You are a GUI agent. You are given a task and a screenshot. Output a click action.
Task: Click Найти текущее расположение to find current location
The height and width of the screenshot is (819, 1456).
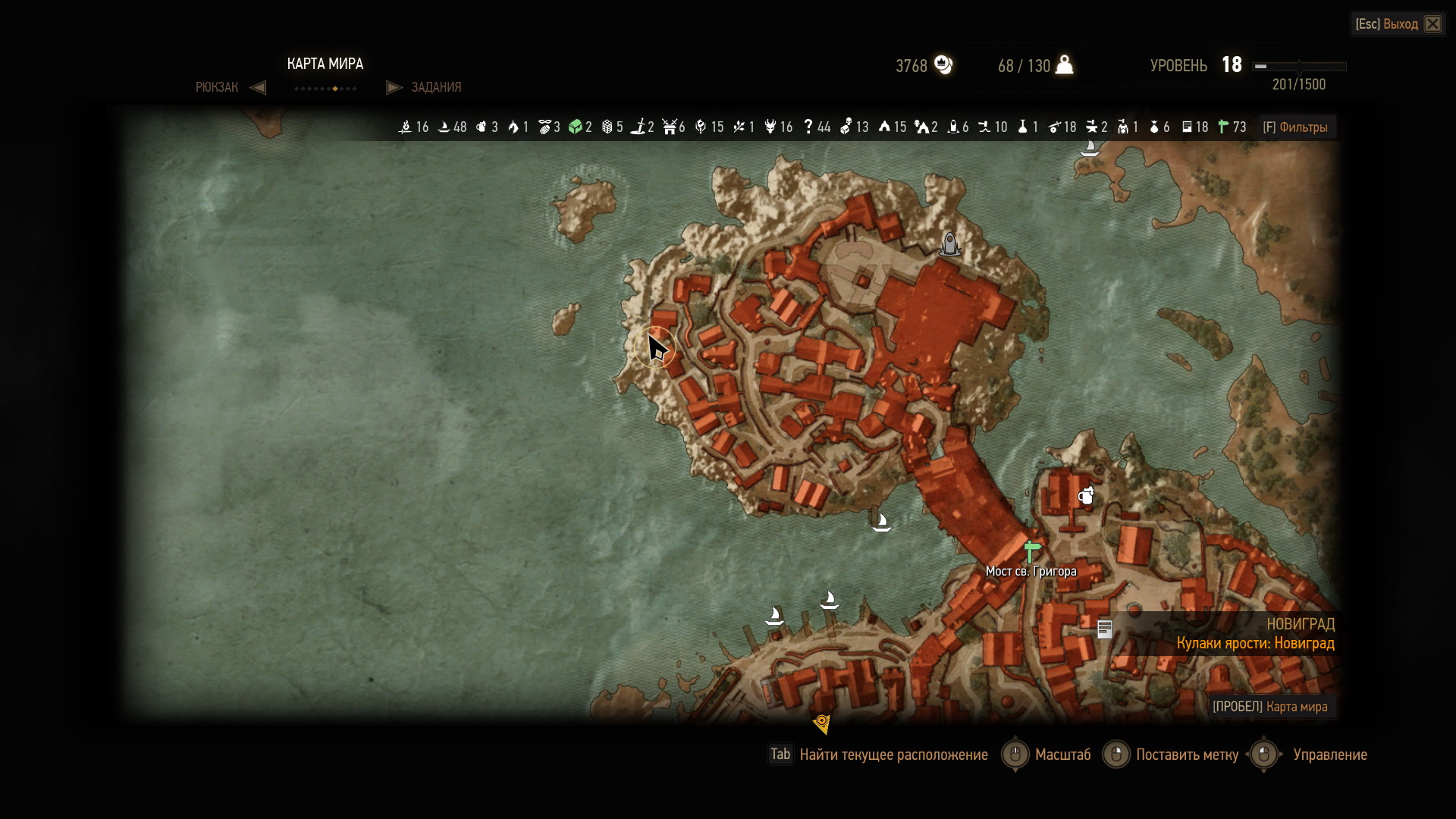[x=893, y=755]
